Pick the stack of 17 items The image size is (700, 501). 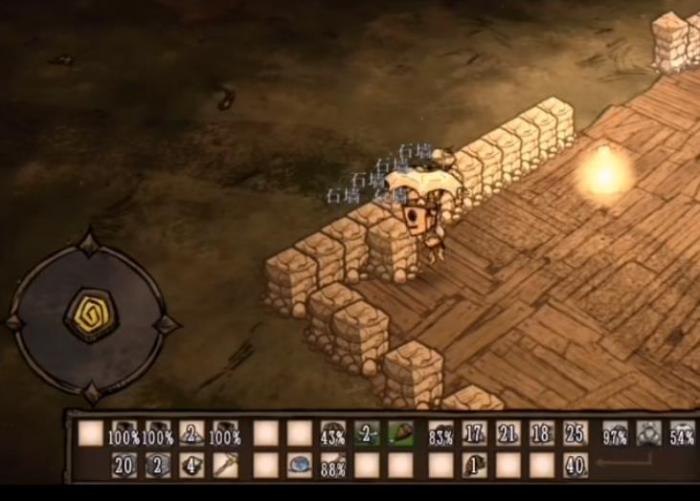(x=474, y=433)
